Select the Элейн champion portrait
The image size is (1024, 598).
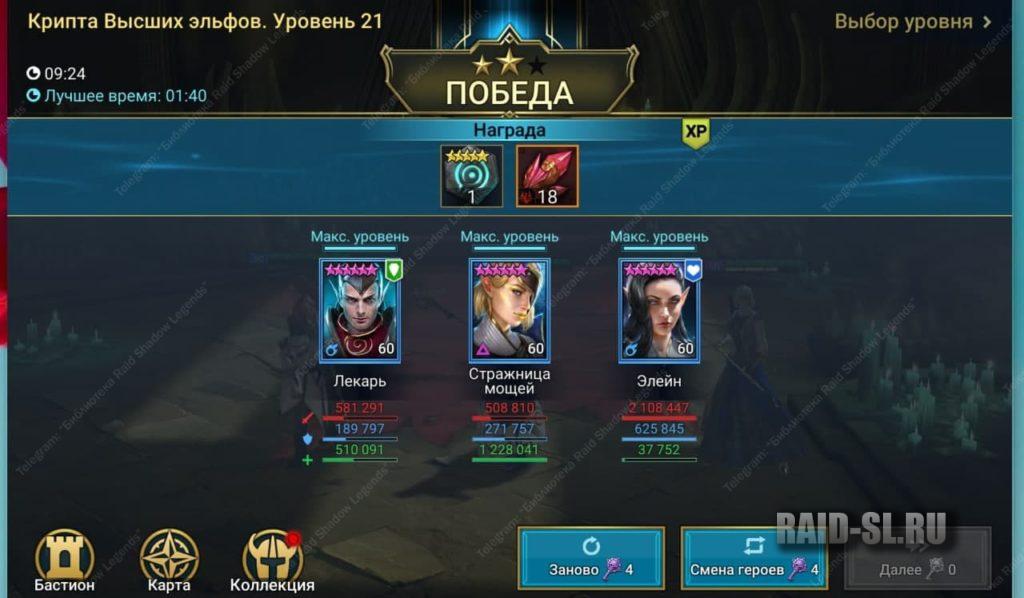(659, 311)
